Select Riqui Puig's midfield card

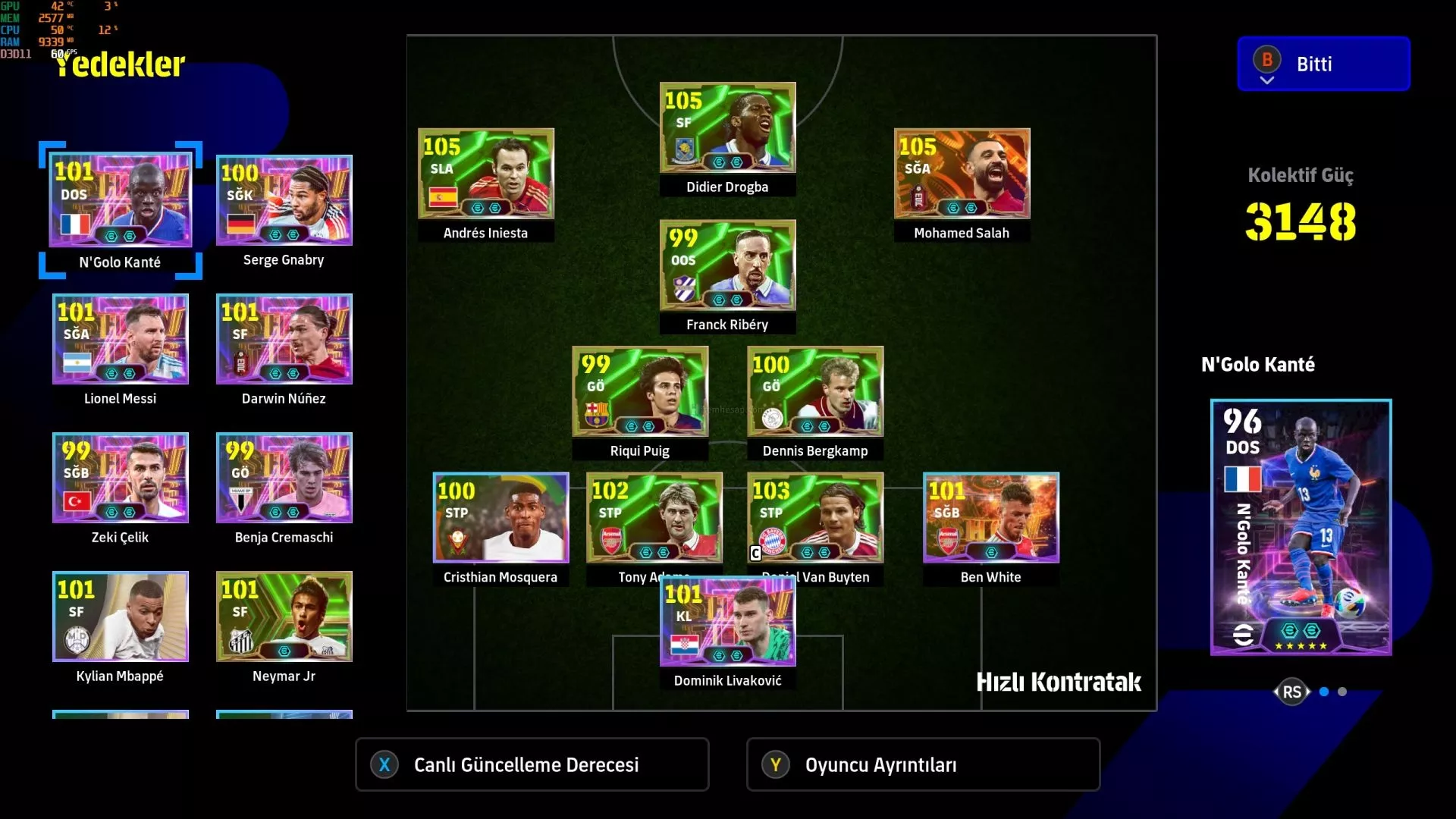click(x=640, y=391)
